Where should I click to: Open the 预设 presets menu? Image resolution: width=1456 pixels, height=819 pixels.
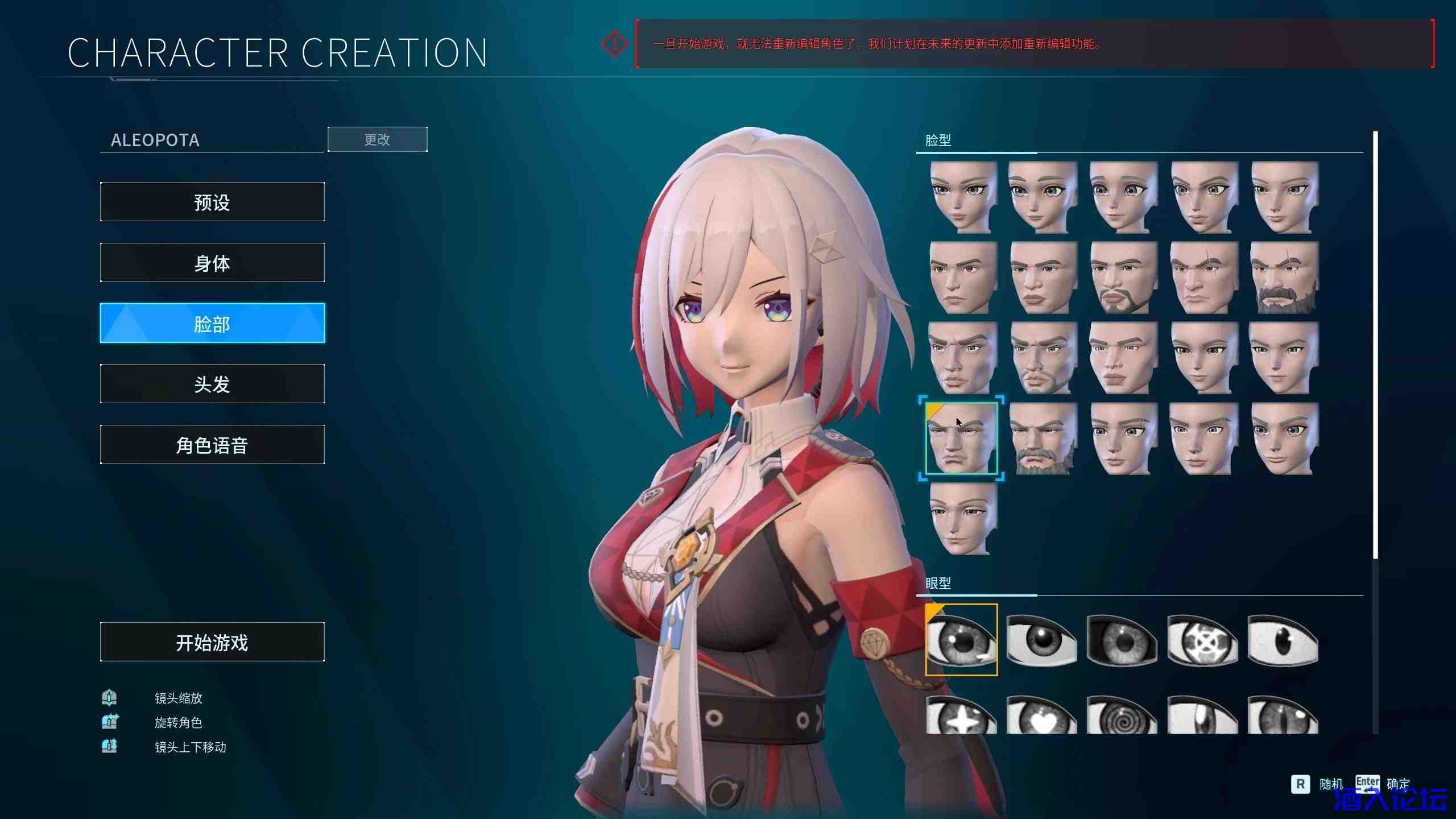point(212,202)
